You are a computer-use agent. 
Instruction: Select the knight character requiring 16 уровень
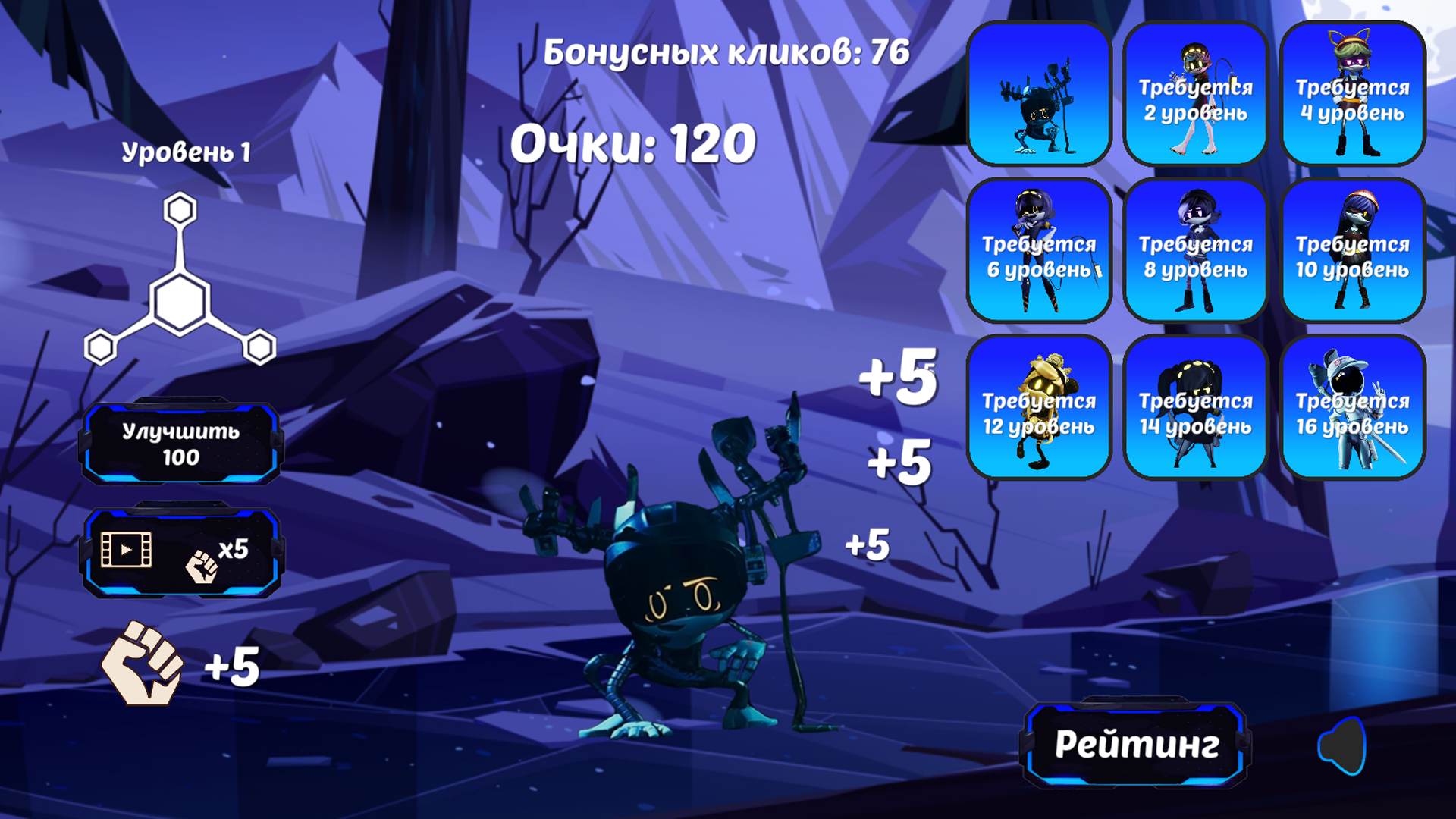[1353, 406]
